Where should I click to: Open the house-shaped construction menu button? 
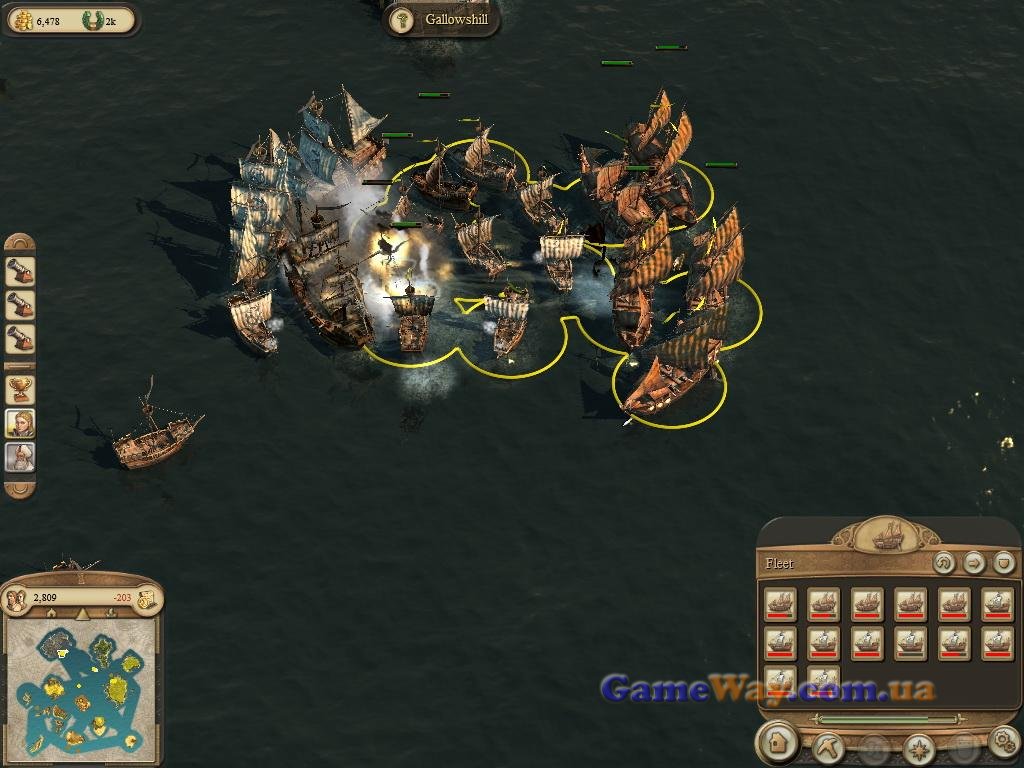[777, 743]
